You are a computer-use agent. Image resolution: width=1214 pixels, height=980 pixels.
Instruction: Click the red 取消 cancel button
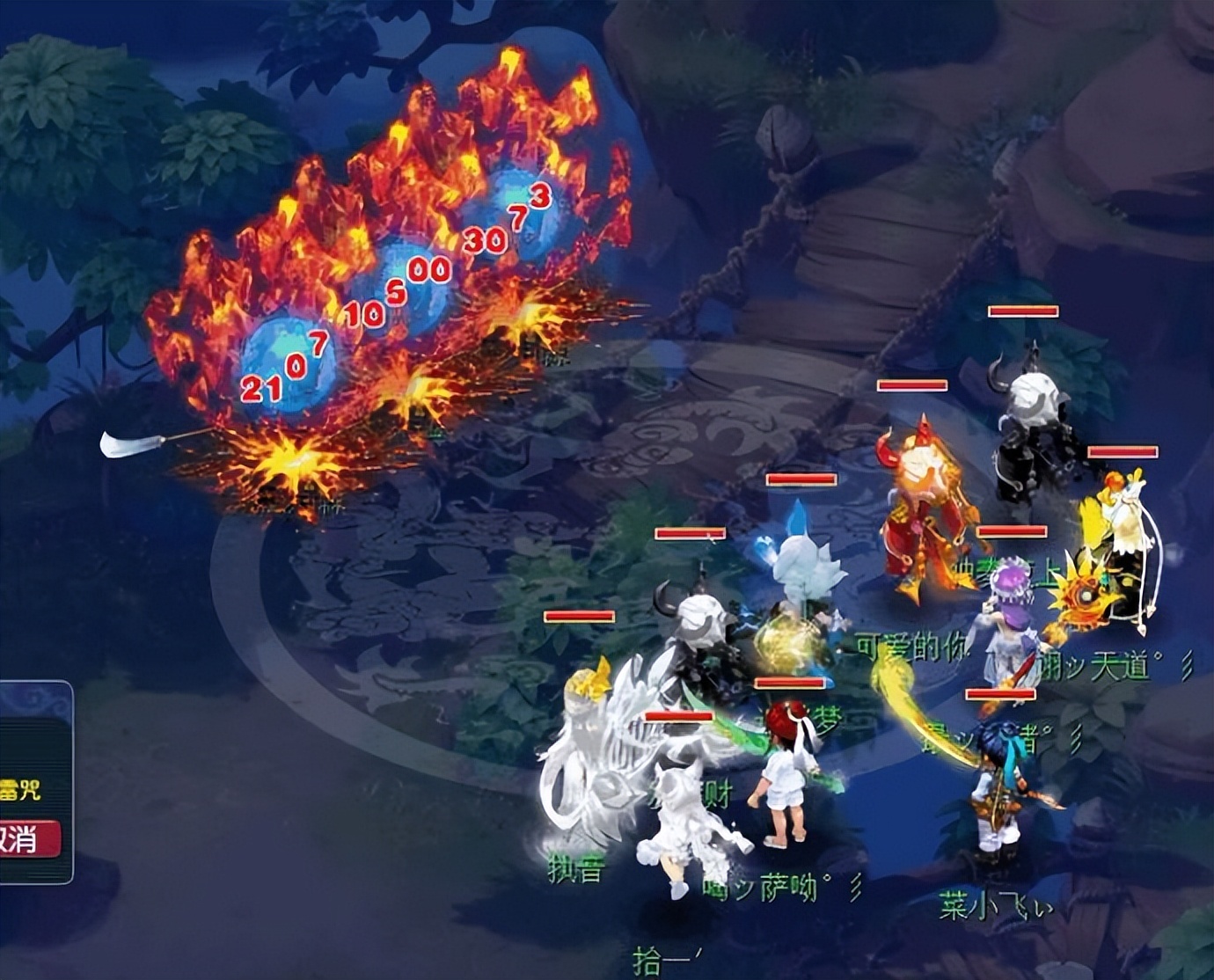coord(26,838)
